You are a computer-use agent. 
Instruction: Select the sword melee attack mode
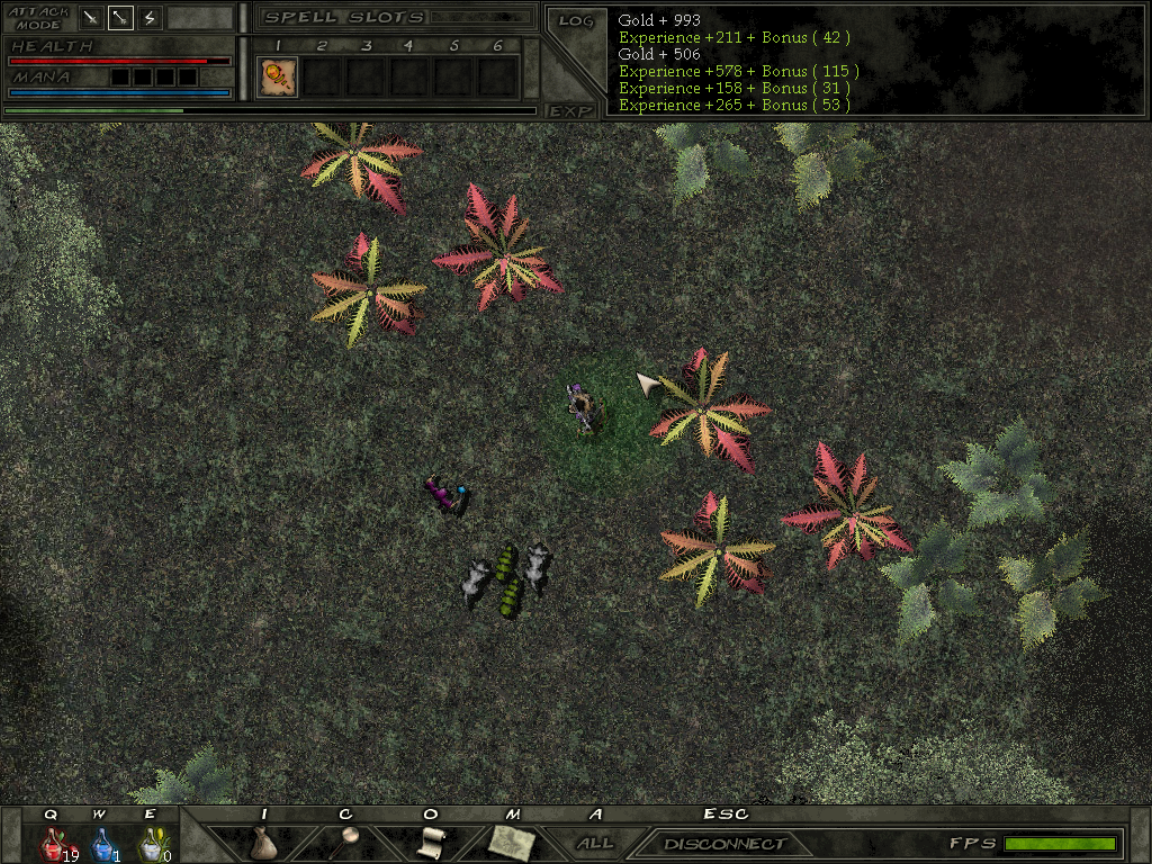point(92,18)
